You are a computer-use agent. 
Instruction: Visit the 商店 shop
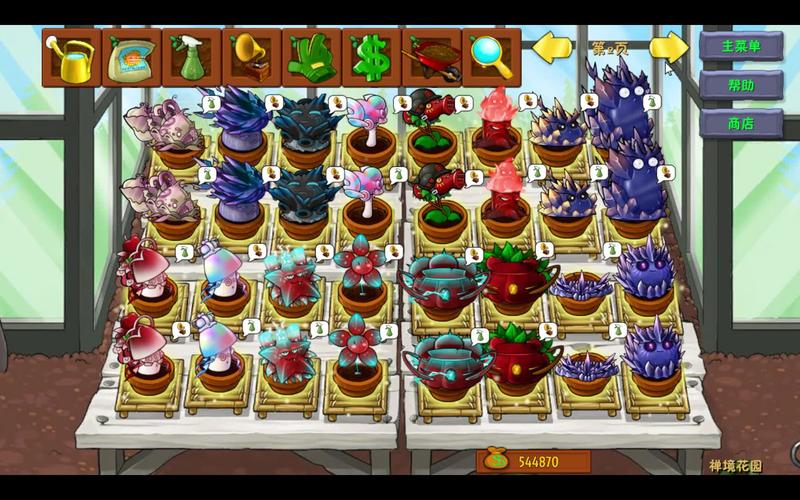(741, 123)
